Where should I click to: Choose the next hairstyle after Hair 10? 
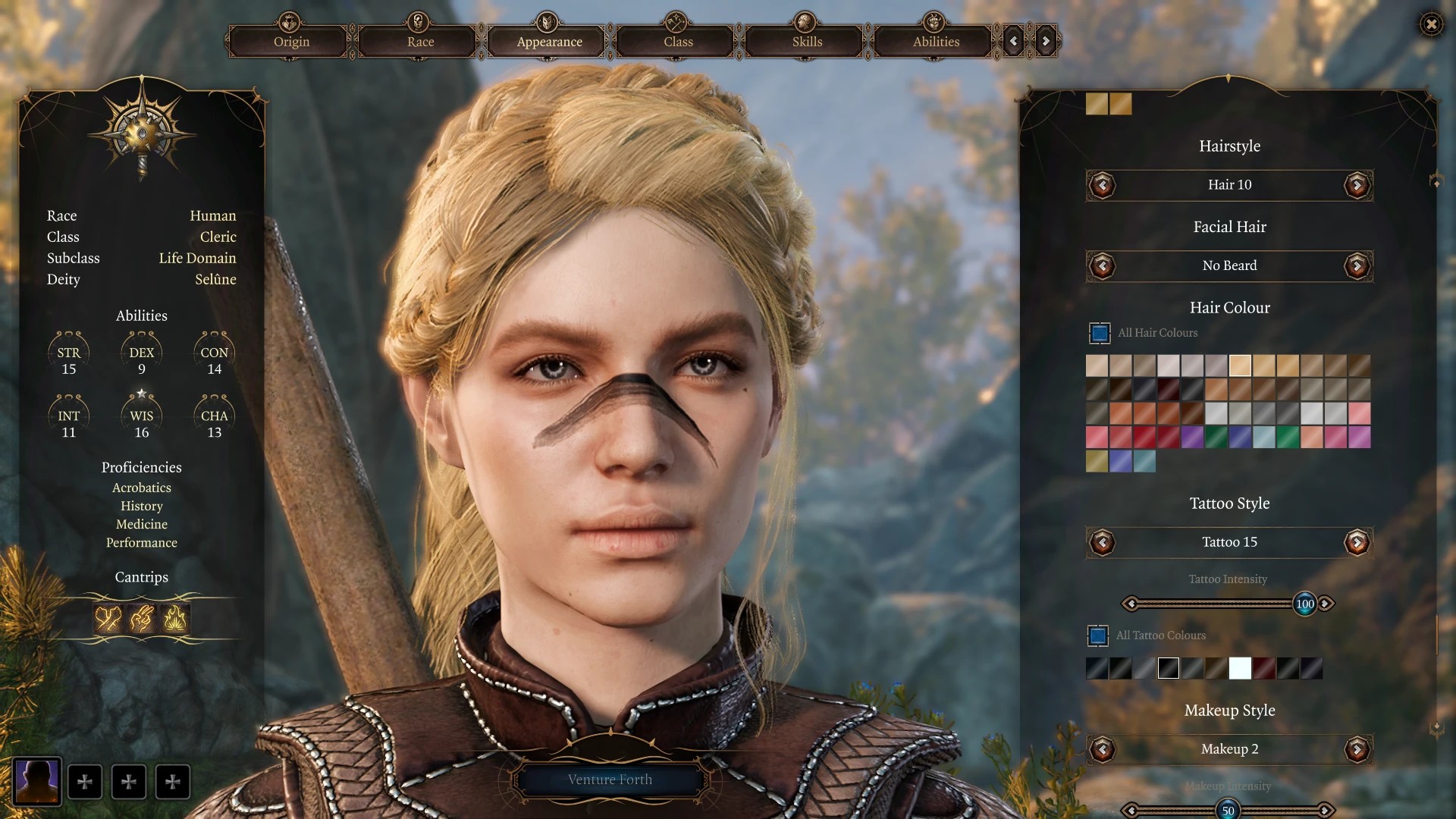pyautogui.click(x=1357, y=185)
